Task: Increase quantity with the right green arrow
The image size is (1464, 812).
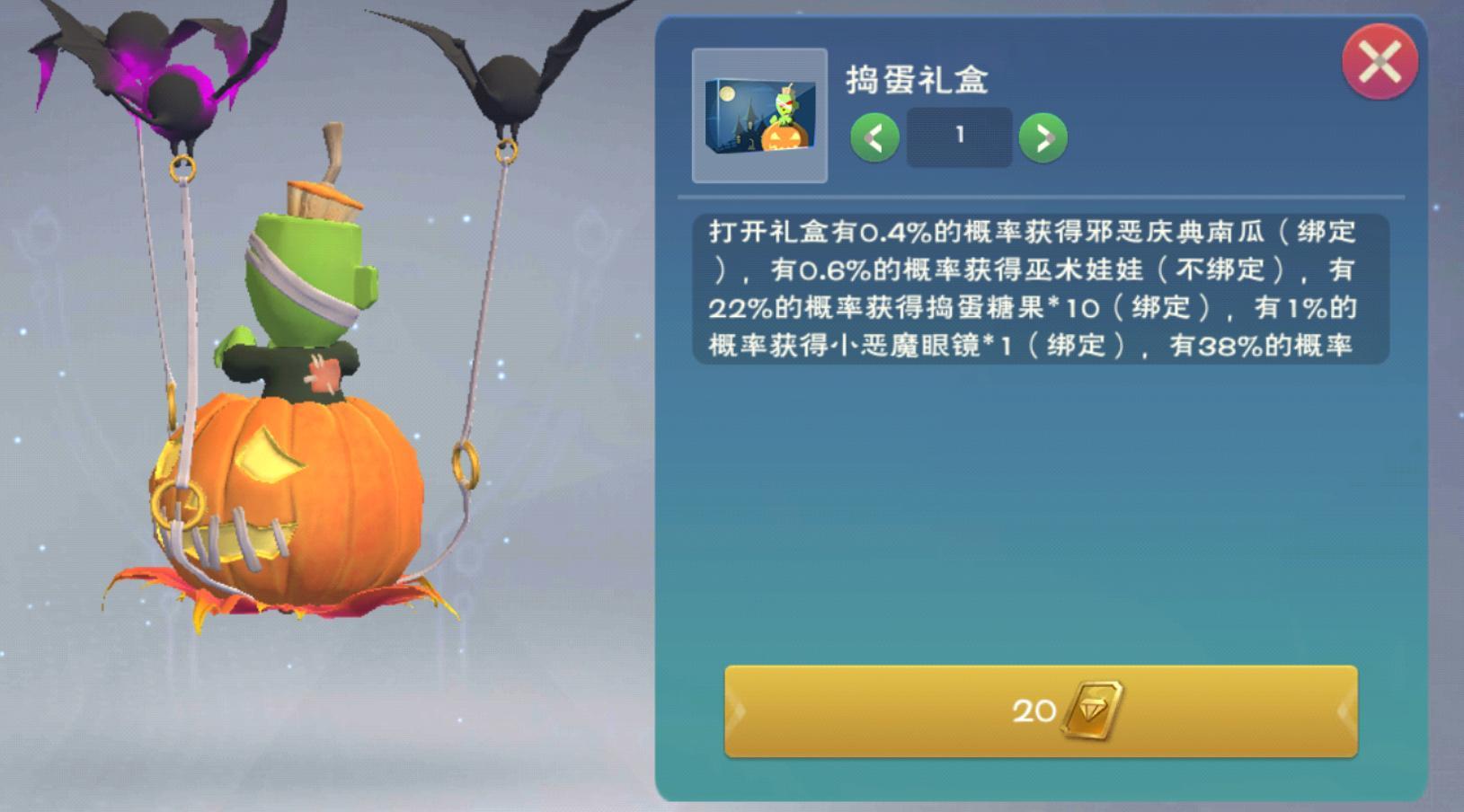Action: 1043,137
